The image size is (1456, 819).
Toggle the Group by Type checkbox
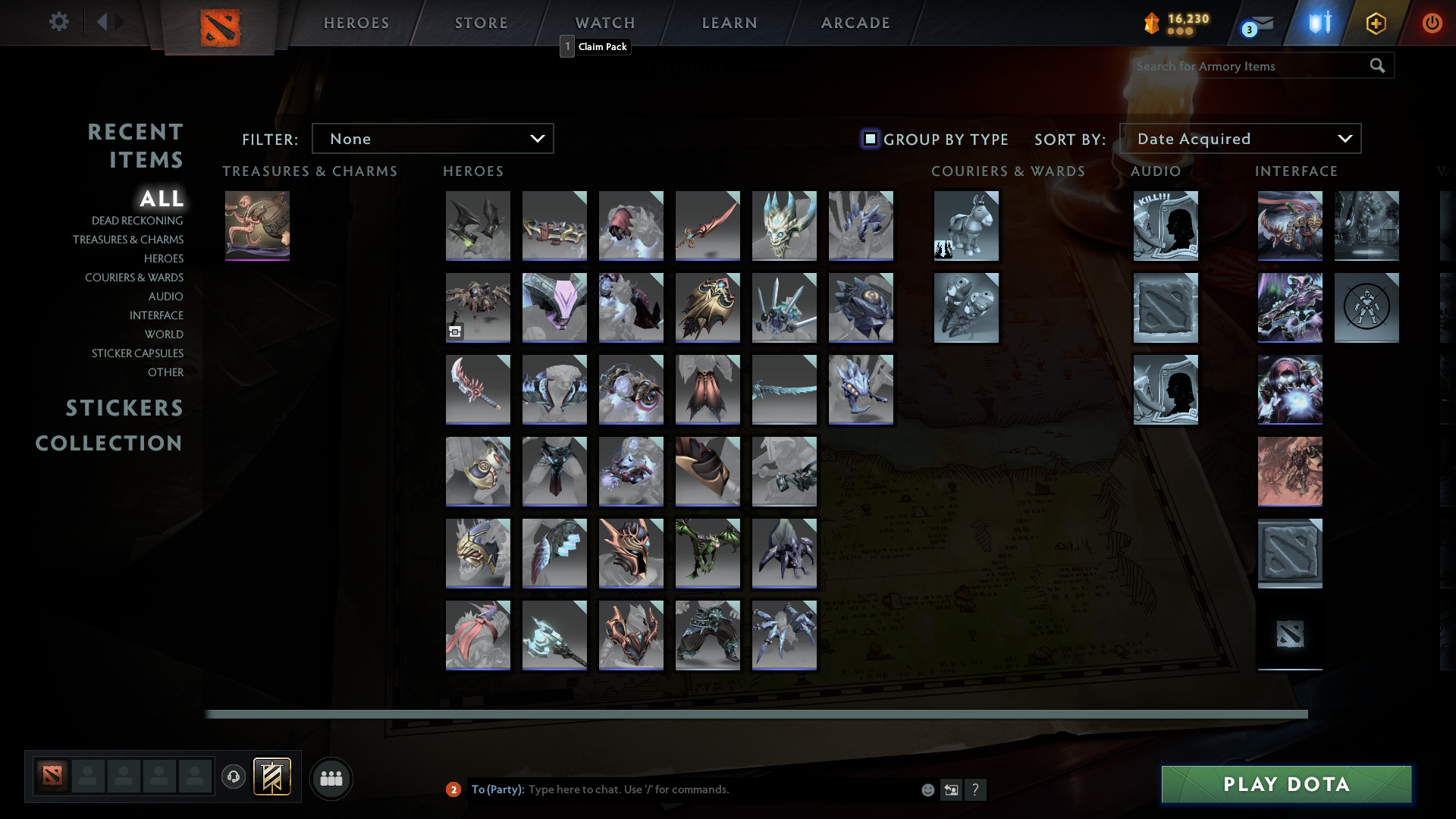(x=869, y=140)
